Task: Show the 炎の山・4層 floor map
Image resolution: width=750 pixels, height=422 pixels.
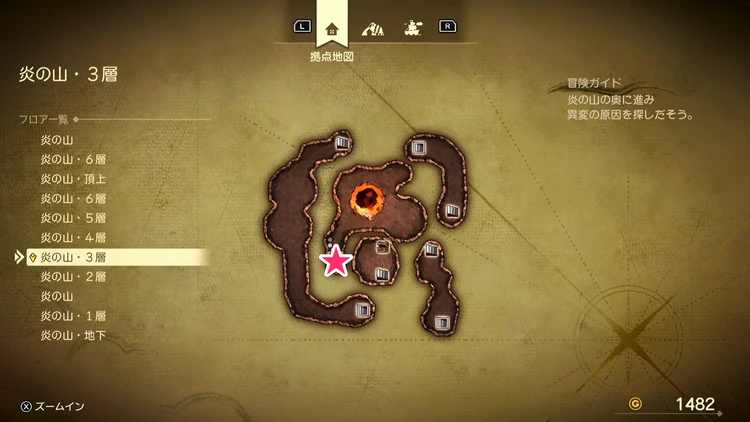Action: 74,237
